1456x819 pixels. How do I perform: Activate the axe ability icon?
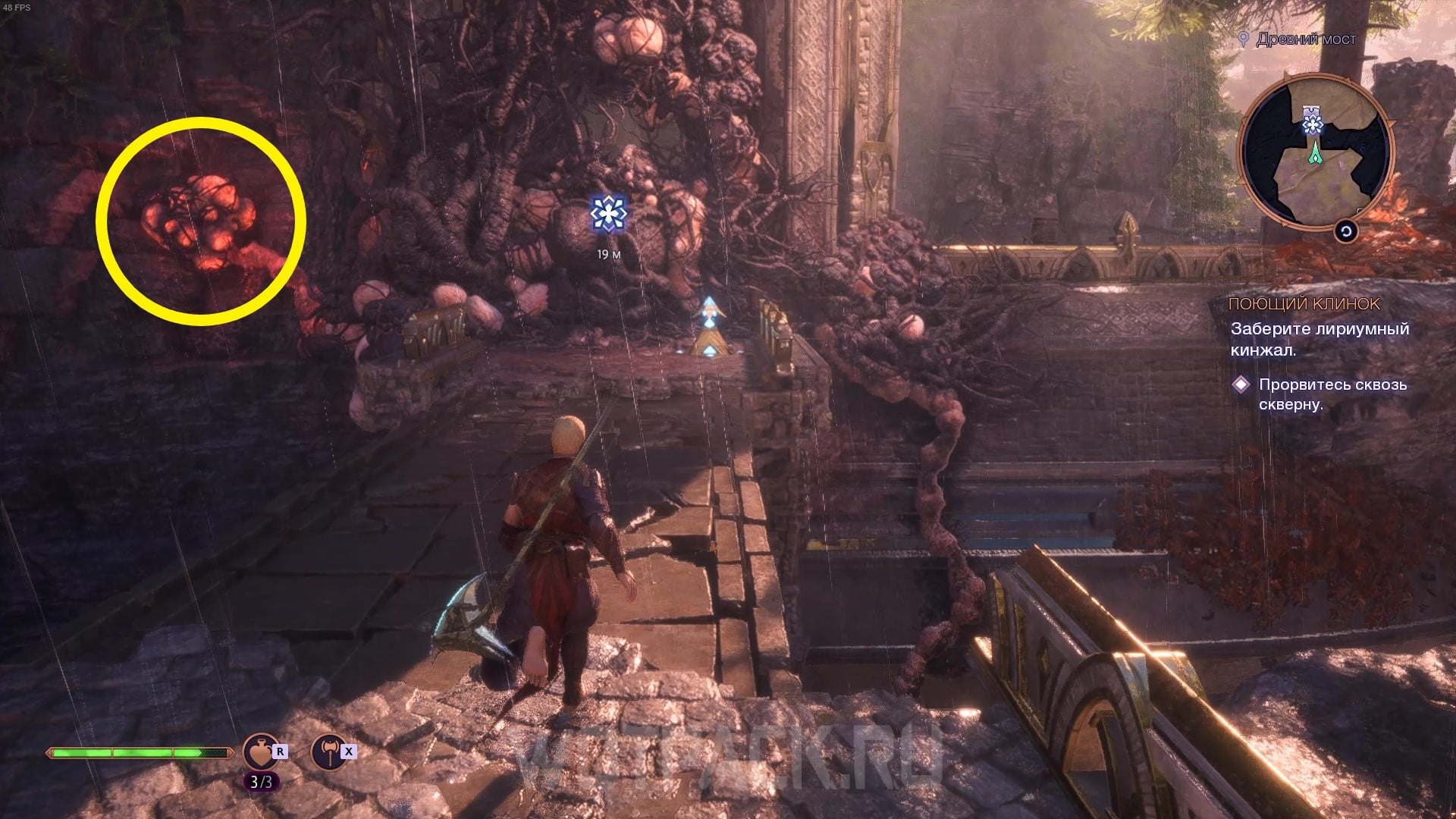pos(328,752)
